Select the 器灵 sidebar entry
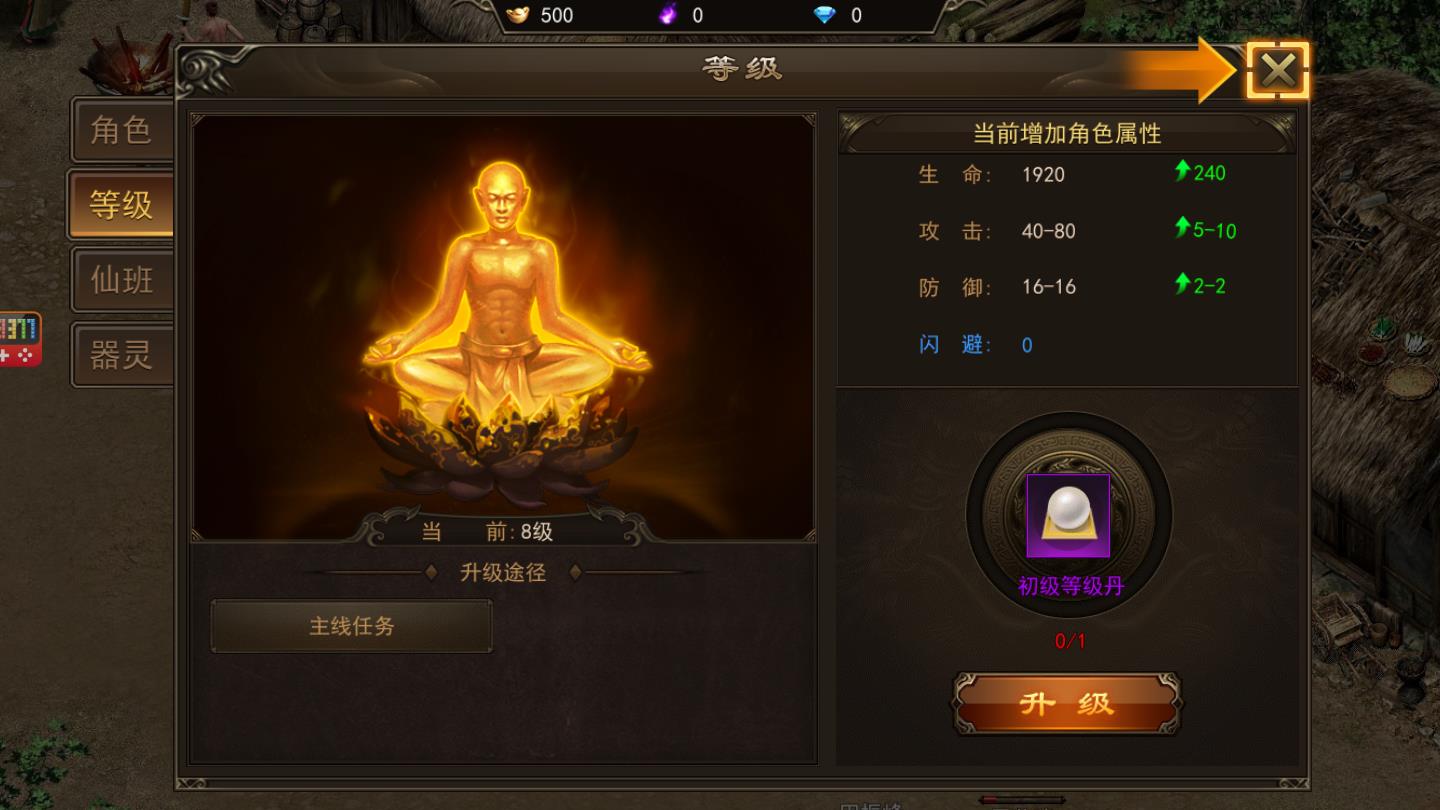This screenshot has width=1440, height=810. (x=122, y=353)
